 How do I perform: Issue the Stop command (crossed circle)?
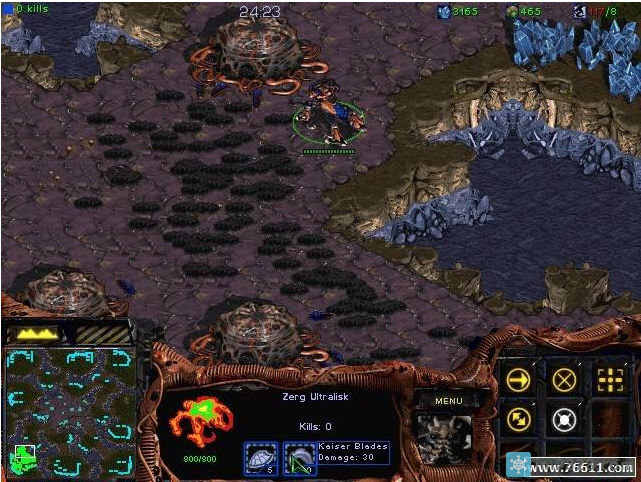pyautogui.click(x=564, y=379)
